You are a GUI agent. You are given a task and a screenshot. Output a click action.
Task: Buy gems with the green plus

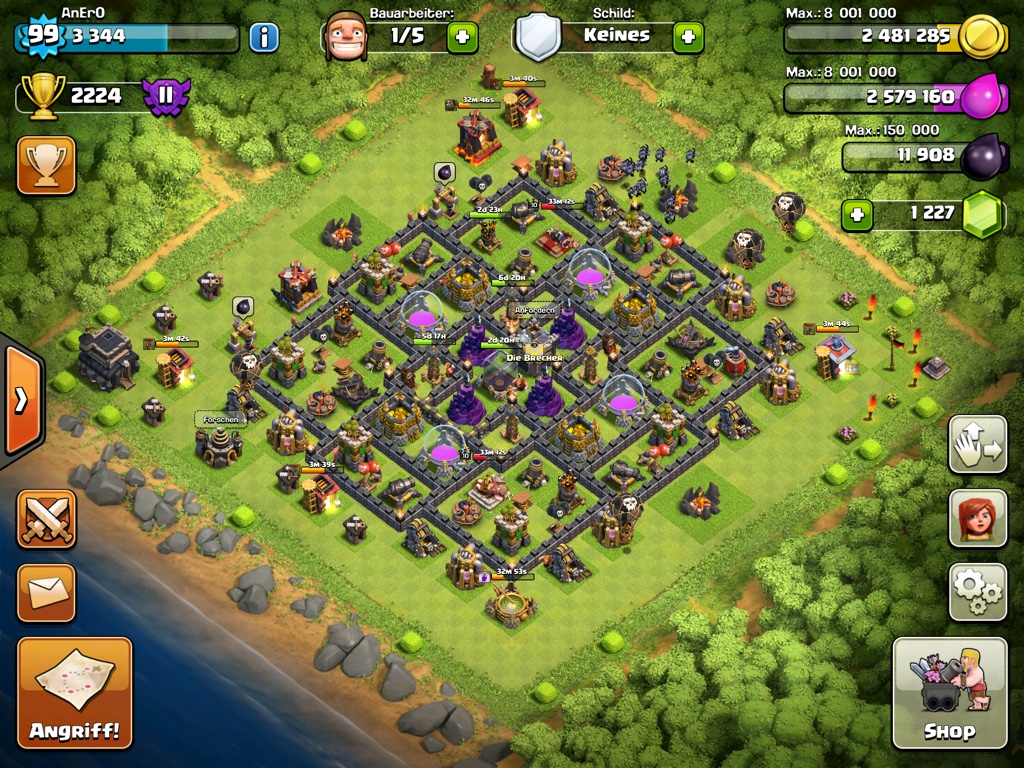point(856,213)
